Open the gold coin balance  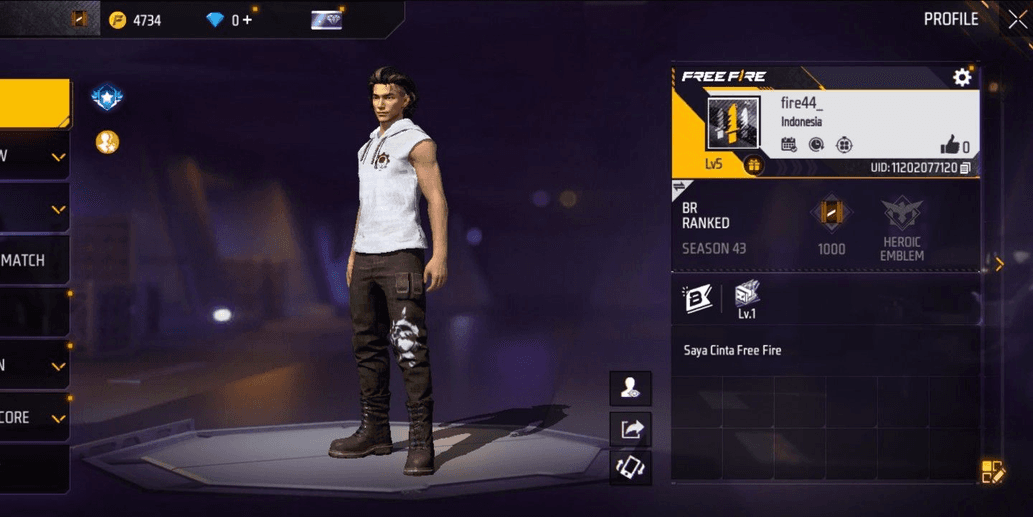[135, 20]
